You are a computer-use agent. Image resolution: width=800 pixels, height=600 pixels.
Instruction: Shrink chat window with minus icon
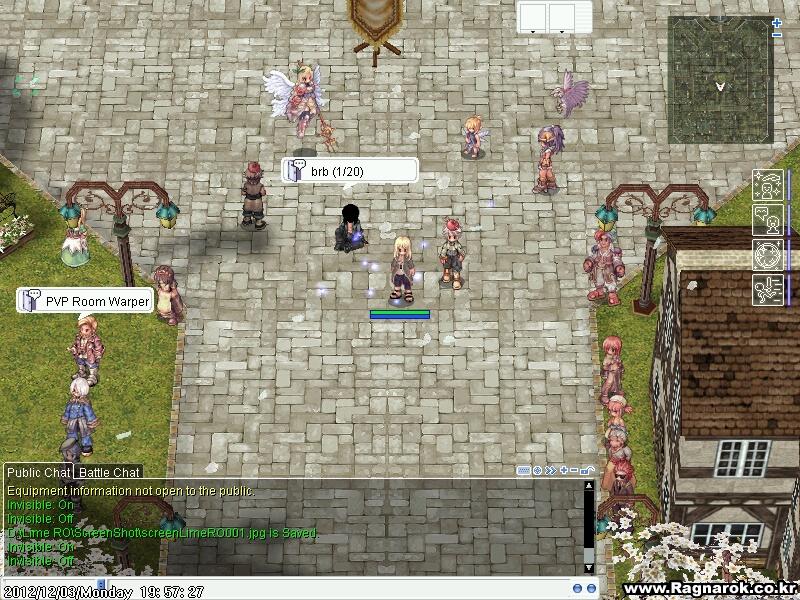[x=576, y=470]
